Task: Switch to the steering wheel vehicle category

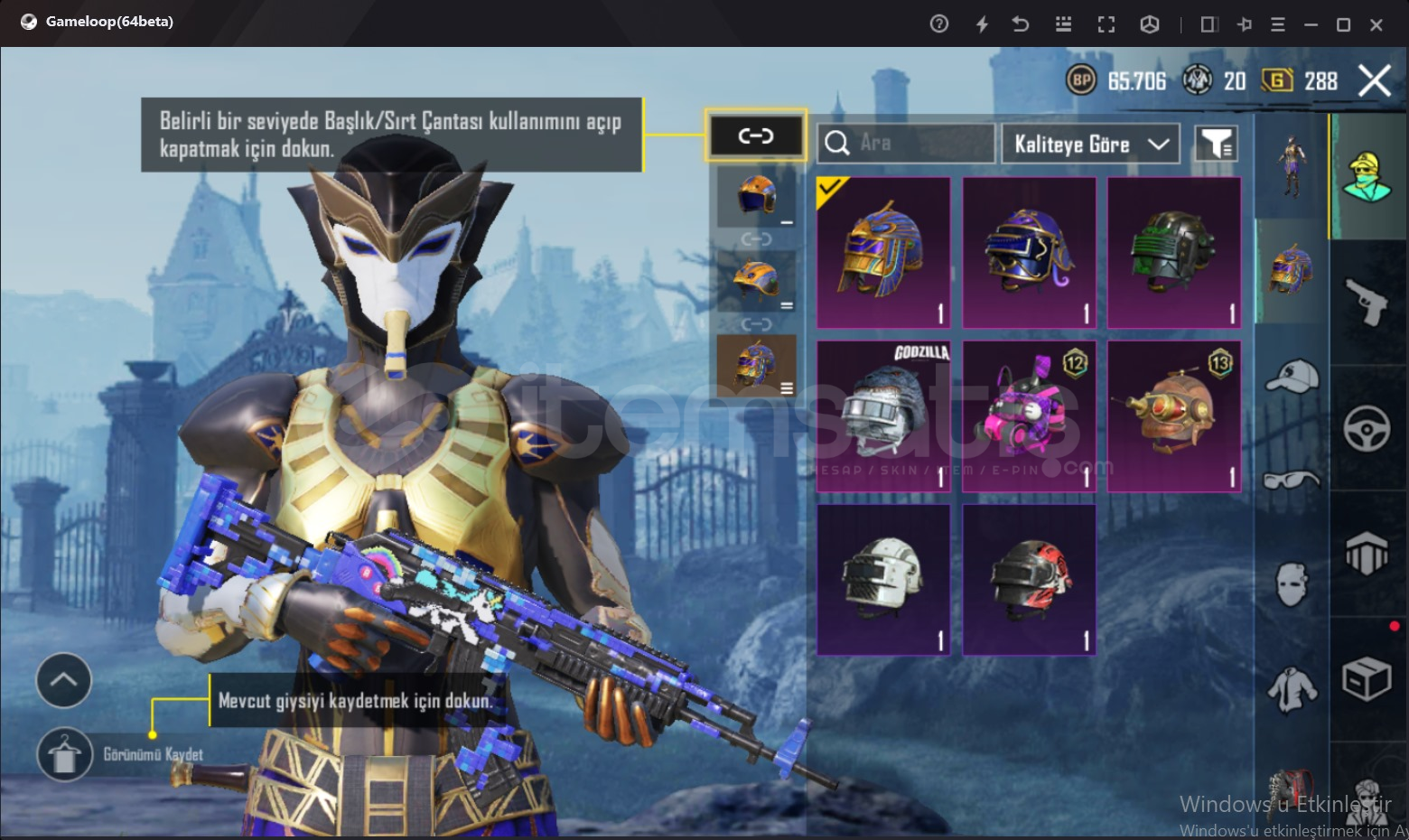Action: pos(1367,428)
